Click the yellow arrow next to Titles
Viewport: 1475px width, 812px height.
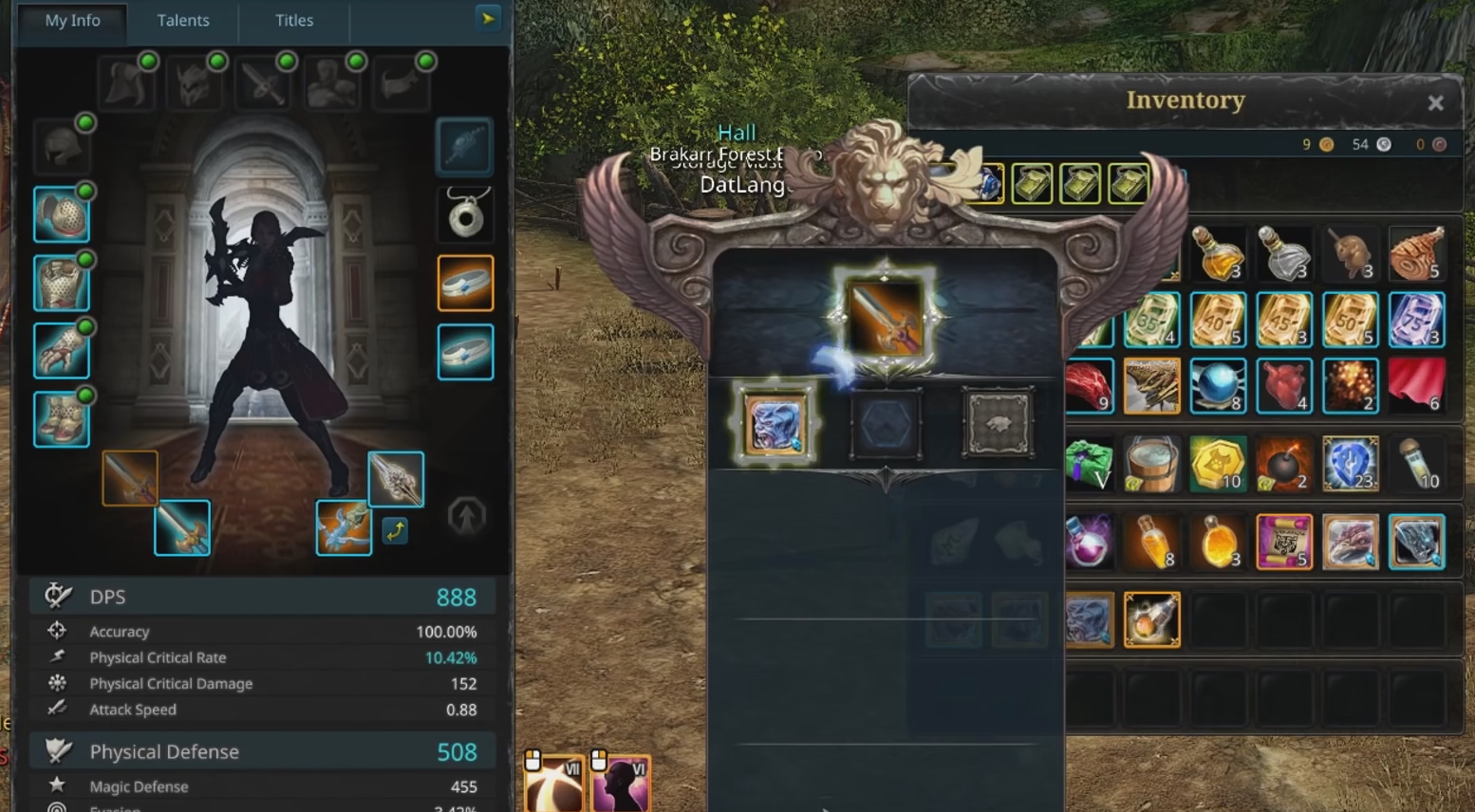(x=488, y=19)
